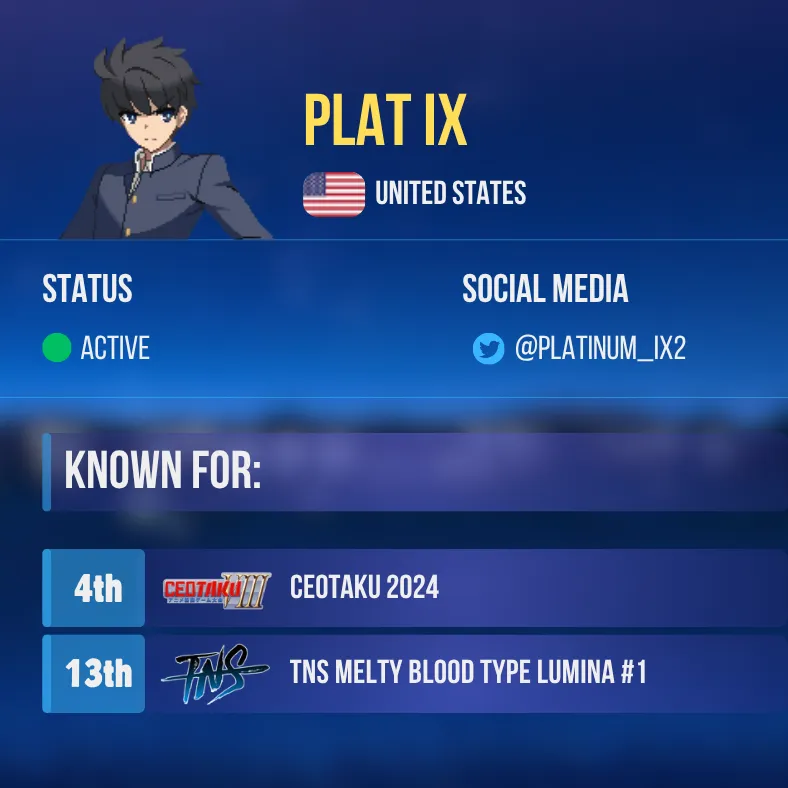Click the blue Twitter bird icon

488,349
